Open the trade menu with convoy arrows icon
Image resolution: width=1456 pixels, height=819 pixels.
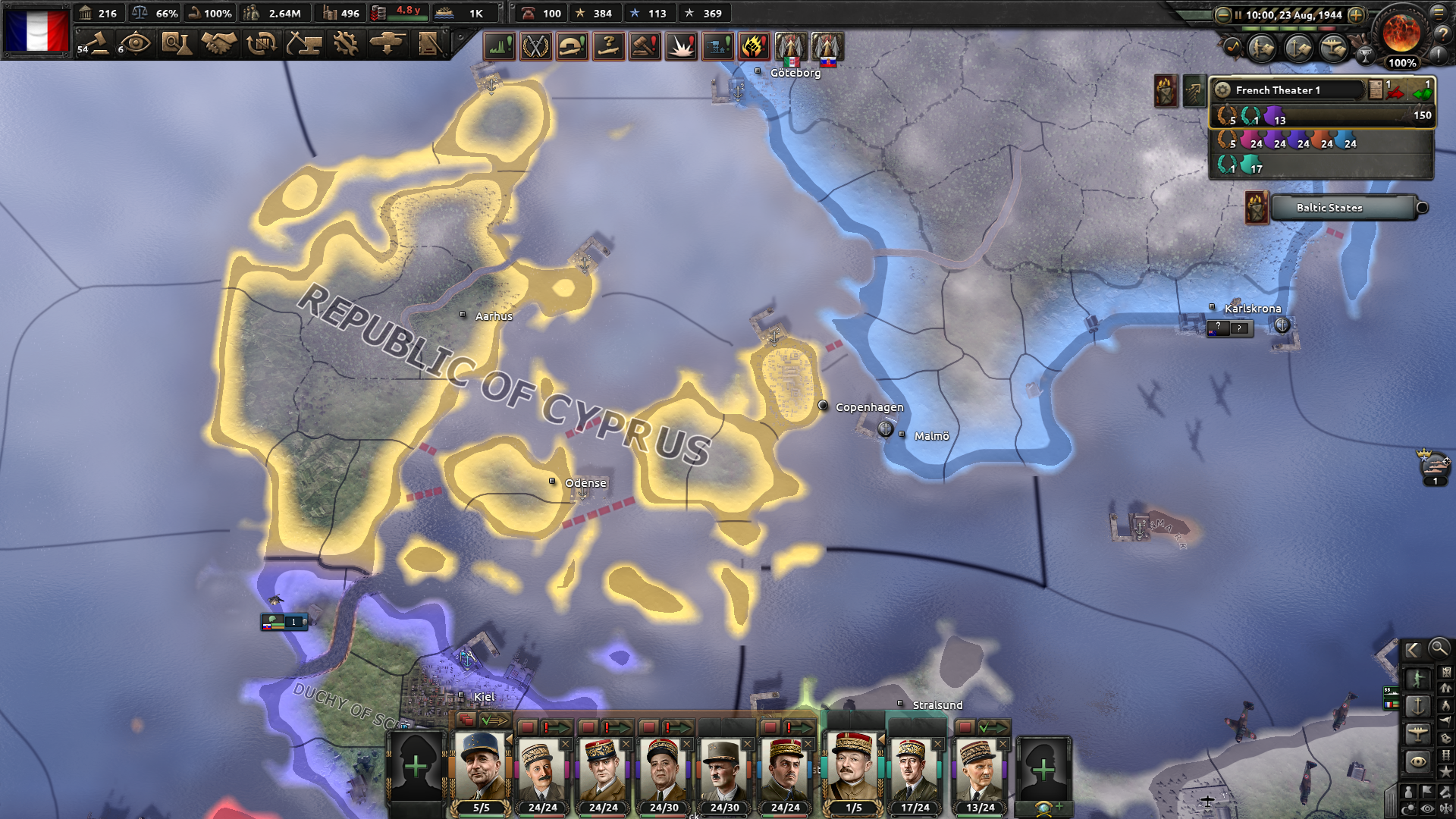click(260, 44)
